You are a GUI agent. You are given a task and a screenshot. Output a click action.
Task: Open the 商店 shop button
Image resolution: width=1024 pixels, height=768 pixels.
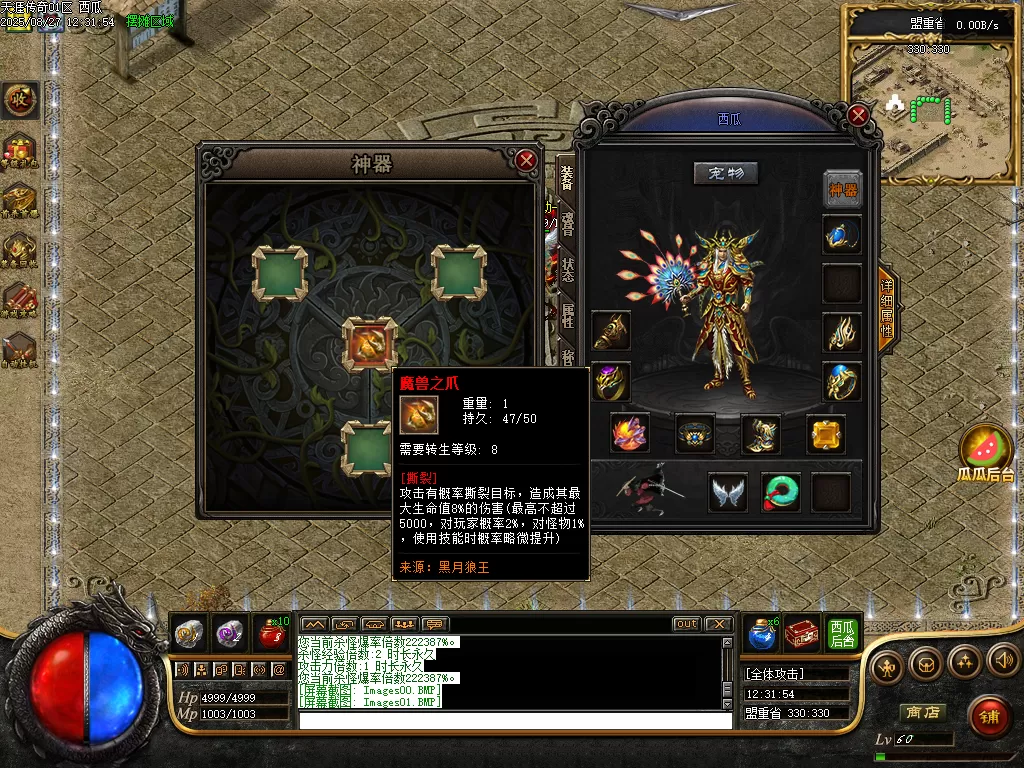[x=923, y=713]
